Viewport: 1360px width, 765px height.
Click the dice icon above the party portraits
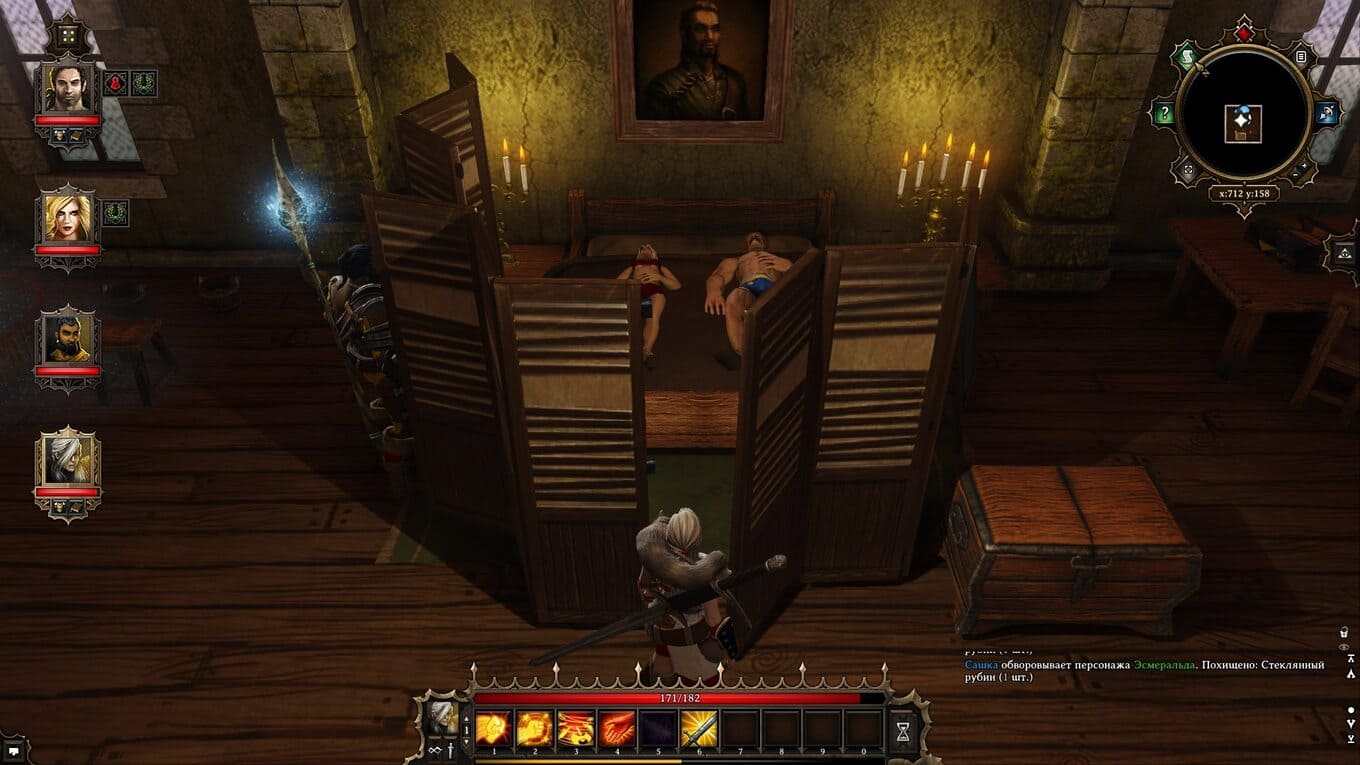(68, 37)
